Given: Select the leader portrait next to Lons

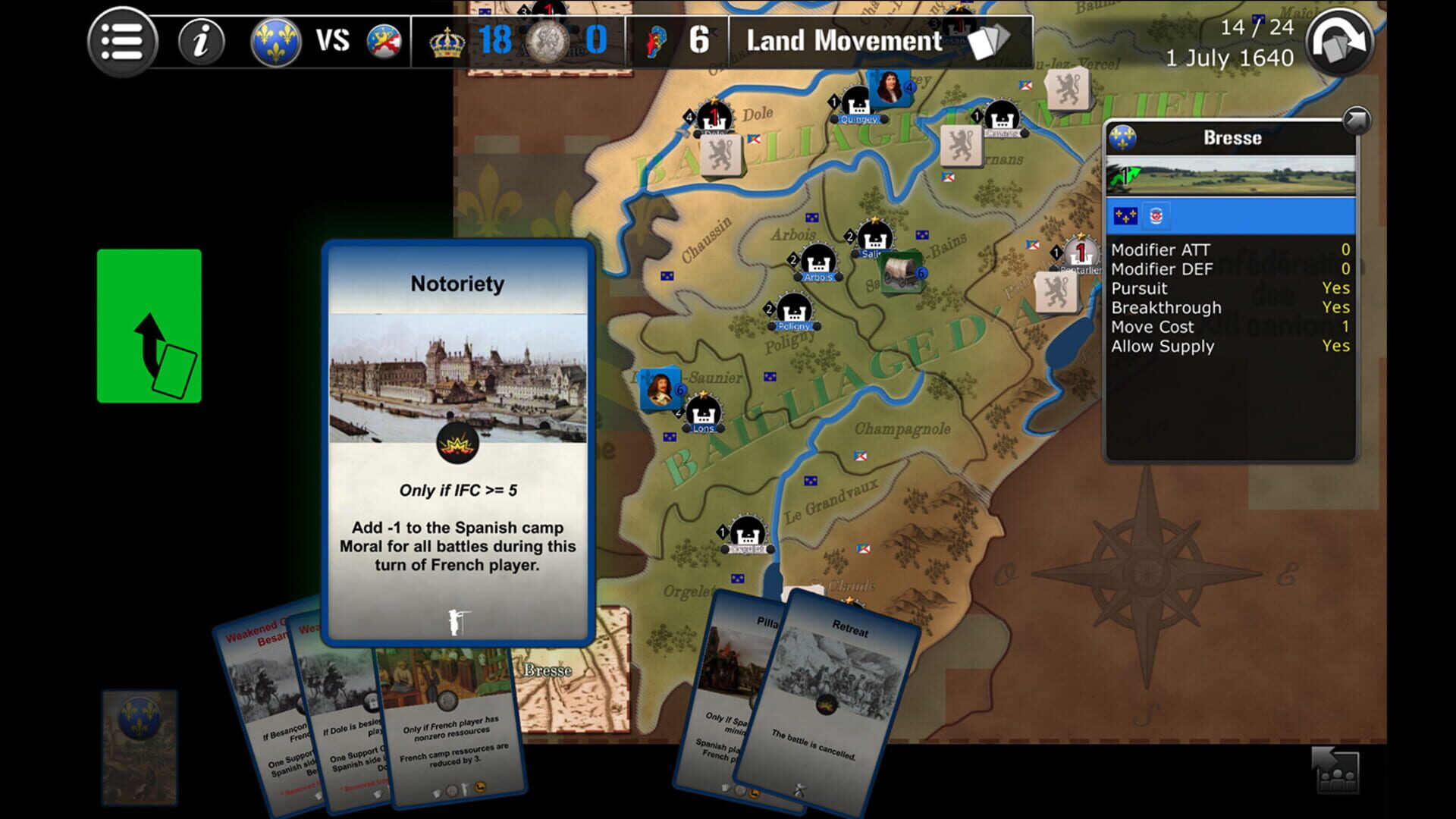Looking at the screenshot, I should click(x=659, y=388).
